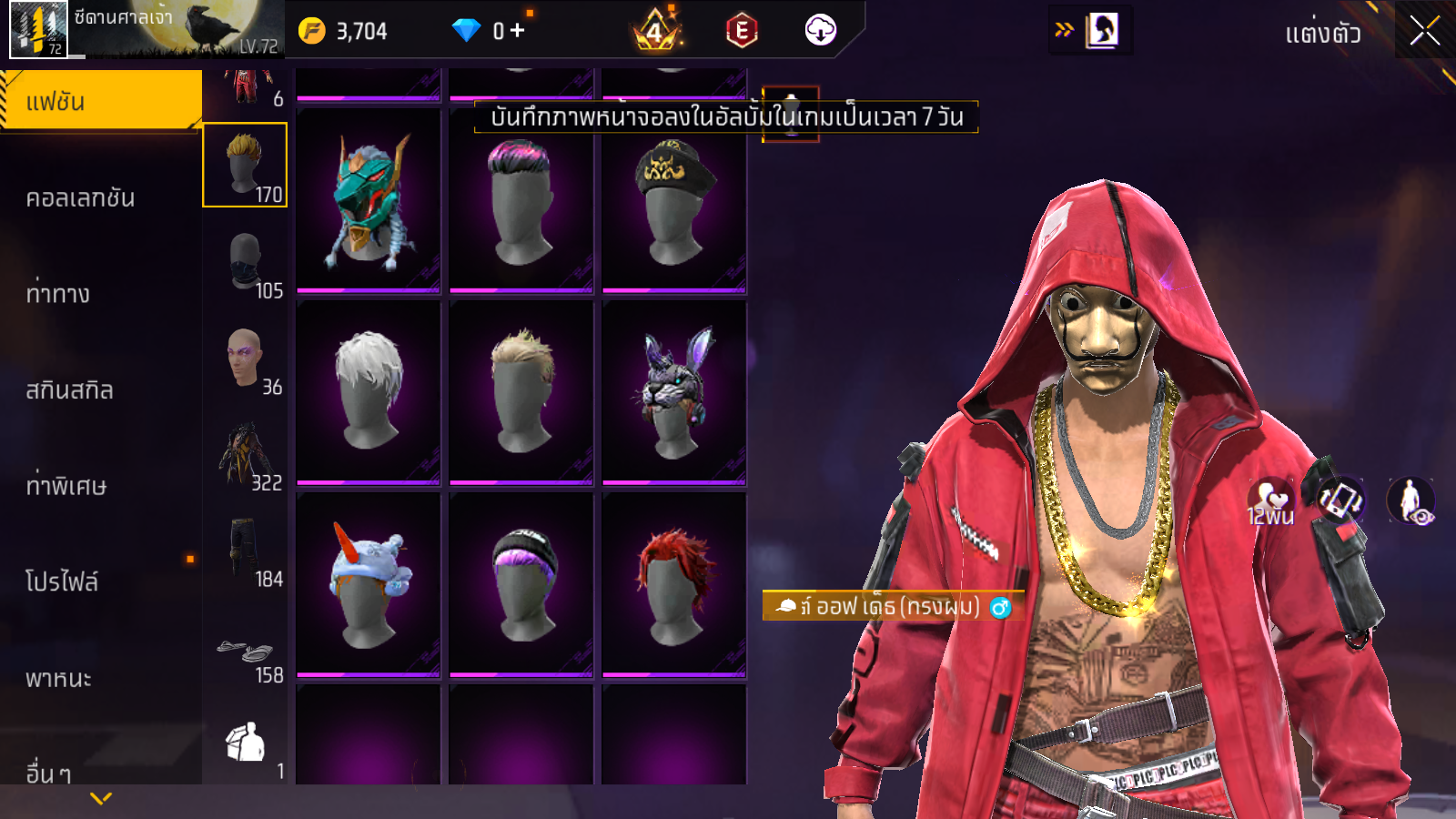Screen dimensions: 1456x819
Task: Open the แฟชั่น (Fashion) tab
Action: [100, 101]
